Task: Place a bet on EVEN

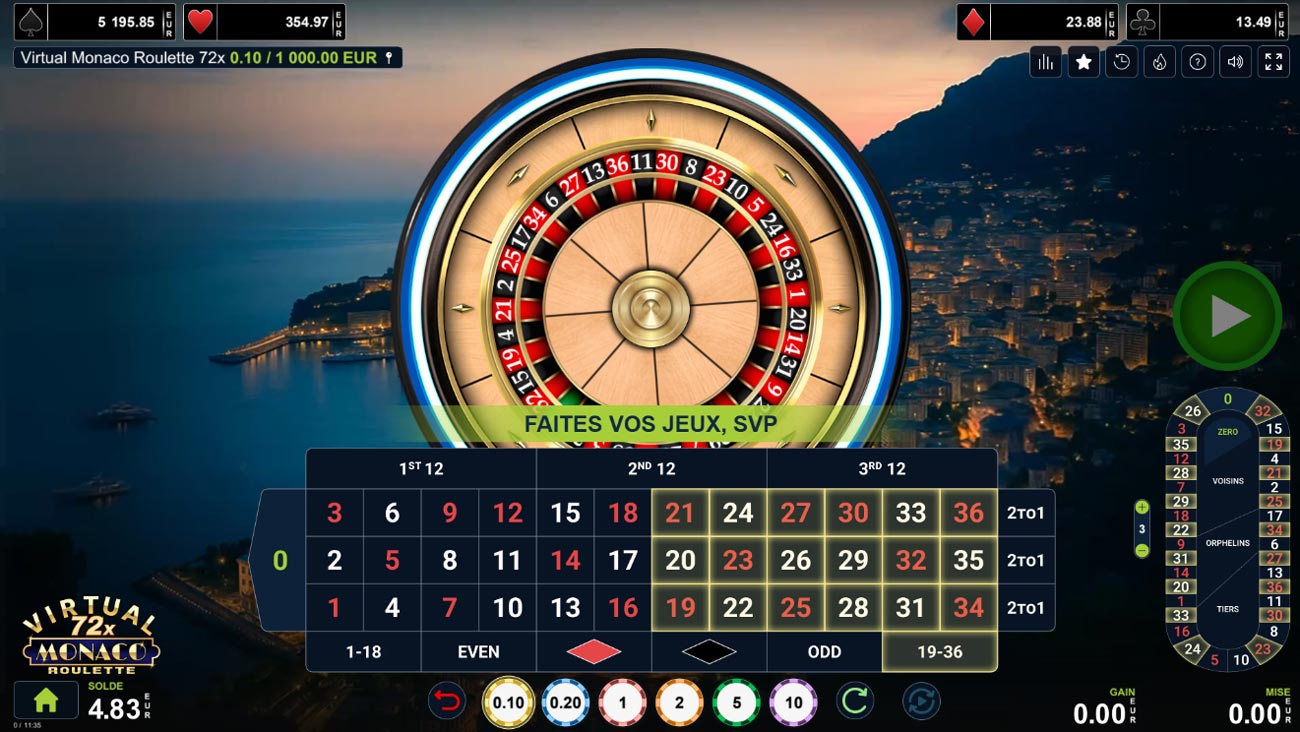Action: (x=478, y=652)
